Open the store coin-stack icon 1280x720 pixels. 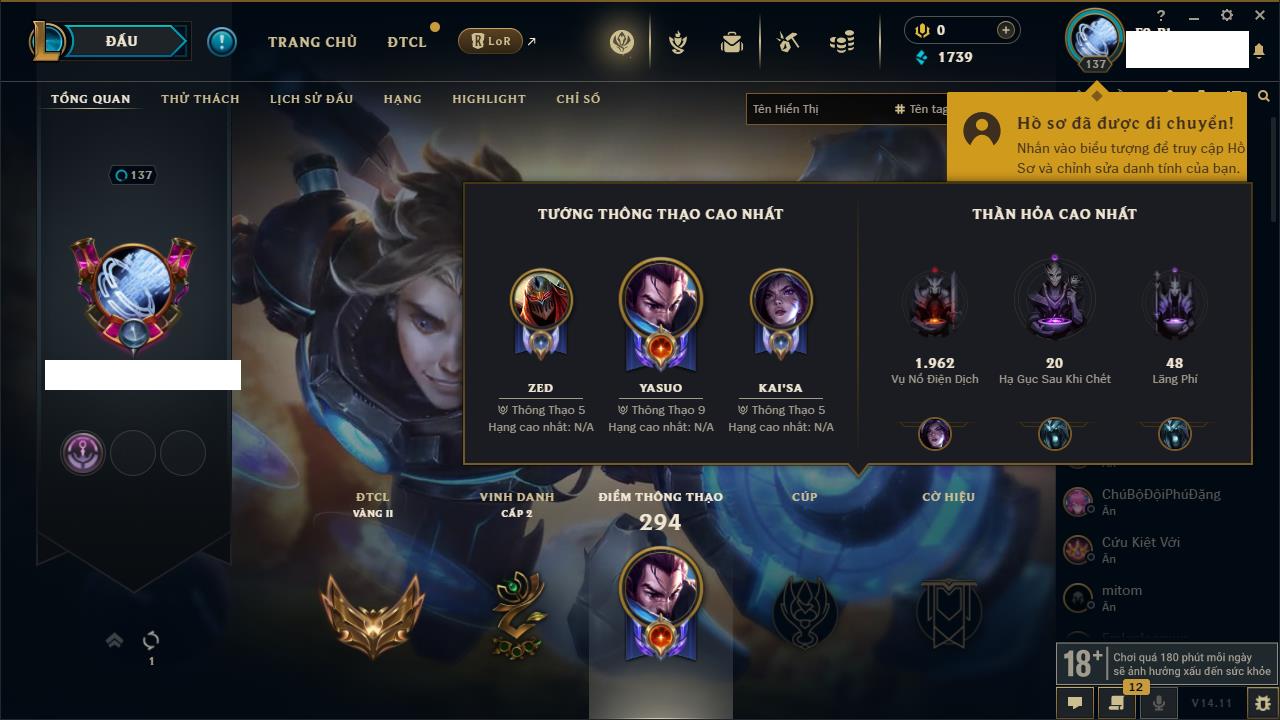pos(842,42)
